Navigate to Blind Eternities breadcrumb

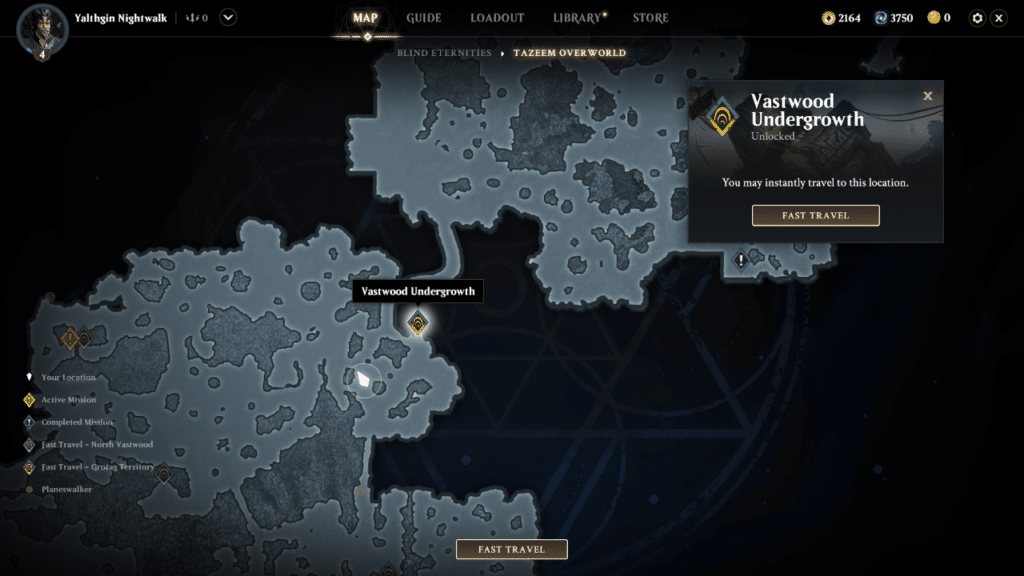coord(444,53)
